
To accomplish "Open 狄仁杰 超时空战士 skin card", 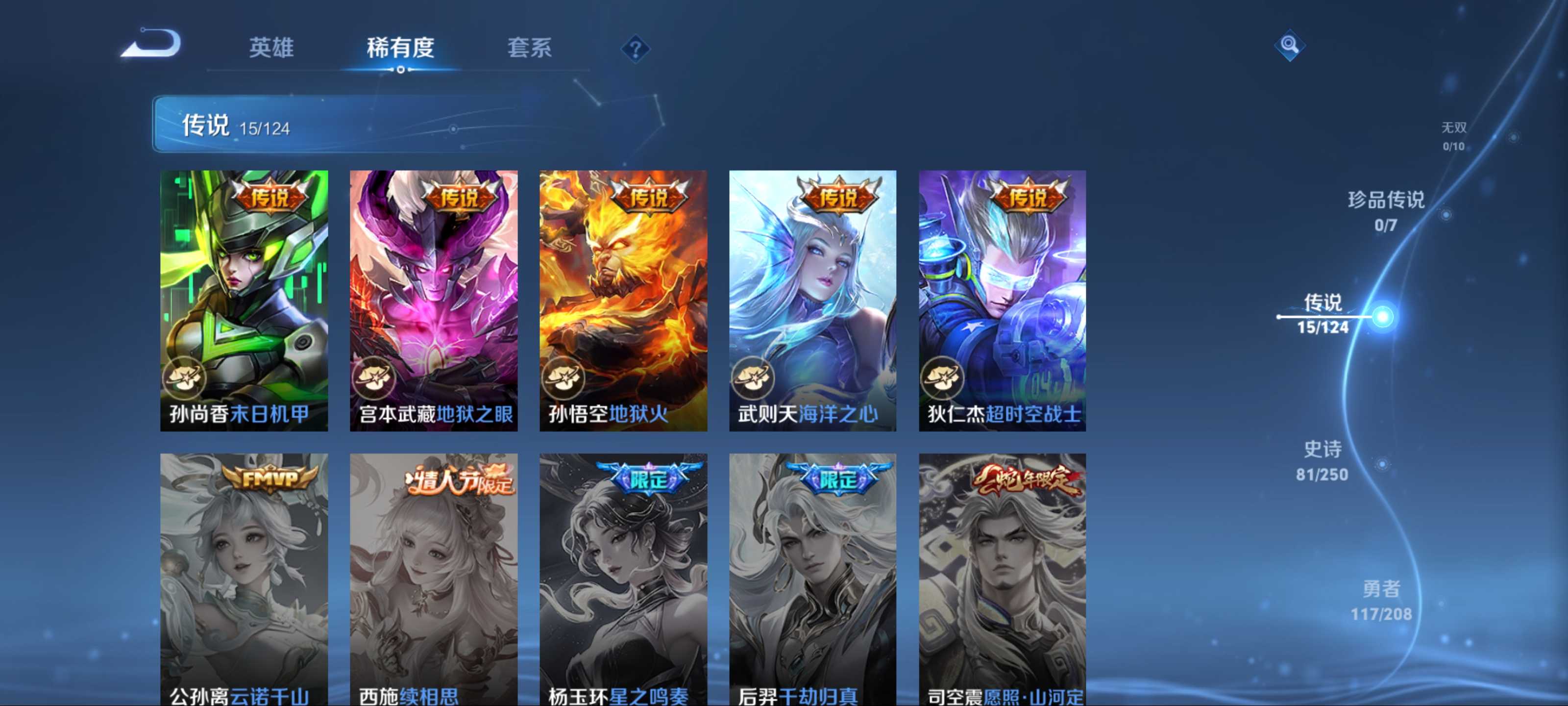I will pyautogui.click(x=1002, y=301).
